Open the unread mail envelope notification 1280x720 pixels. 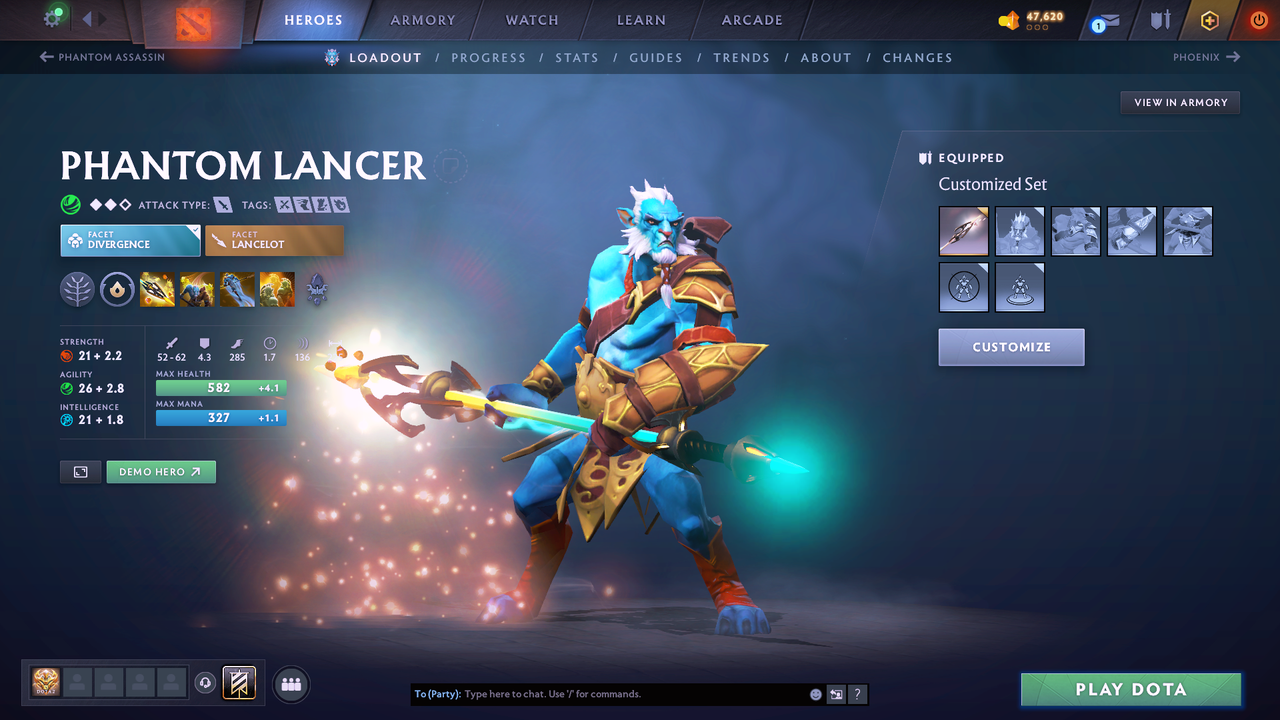click(x=1106, y=20)
